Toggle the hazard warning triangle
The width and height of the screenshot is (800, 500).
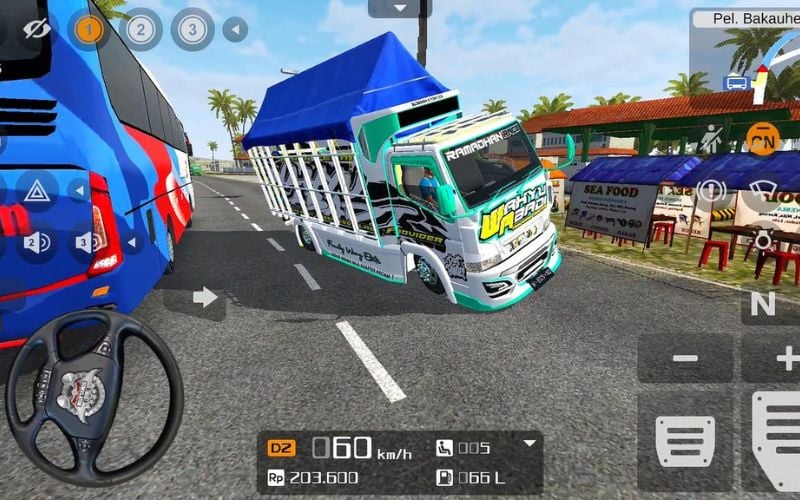(37, 191)
